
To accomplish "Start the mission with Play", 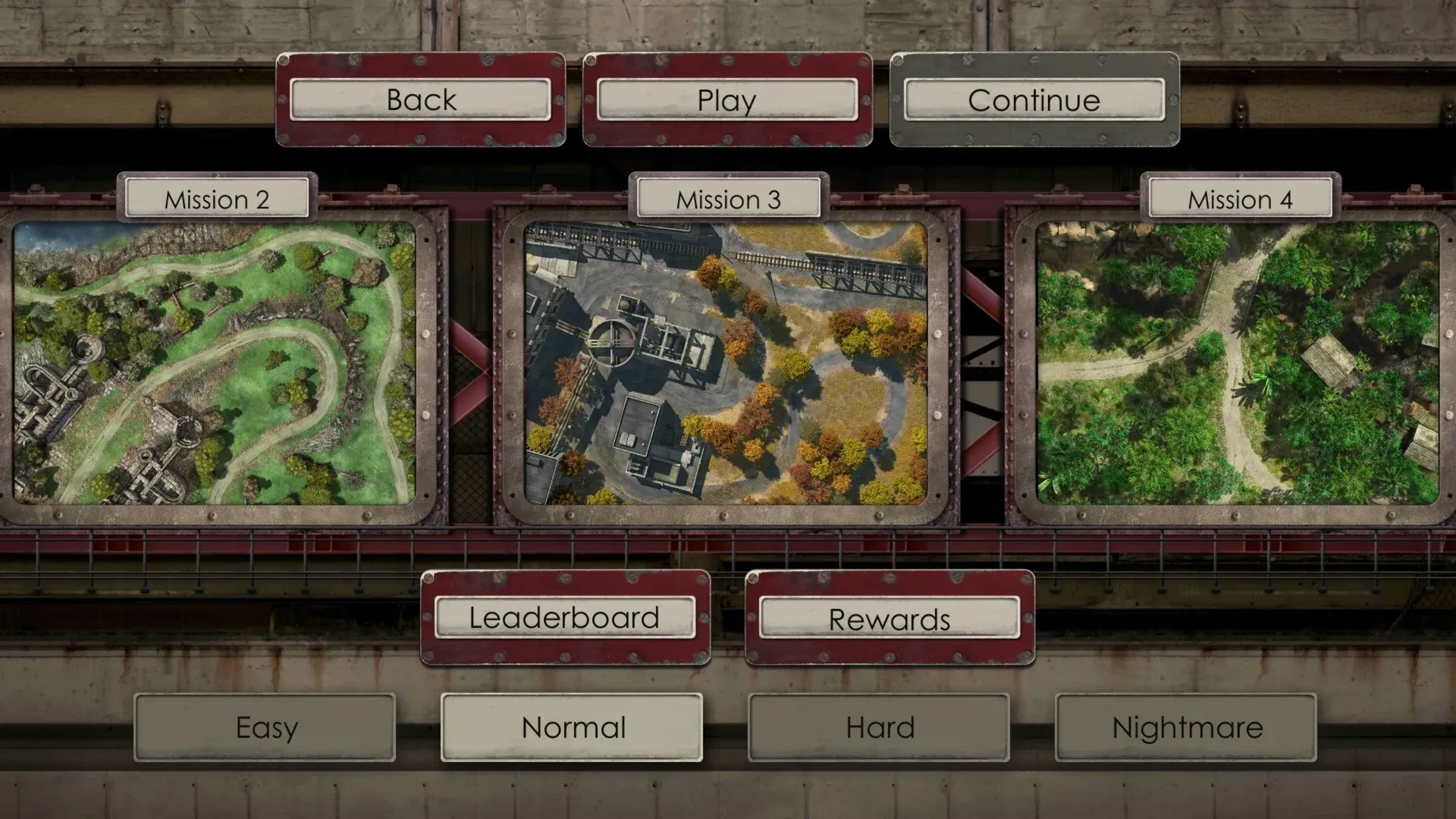I will pos(727,100).
